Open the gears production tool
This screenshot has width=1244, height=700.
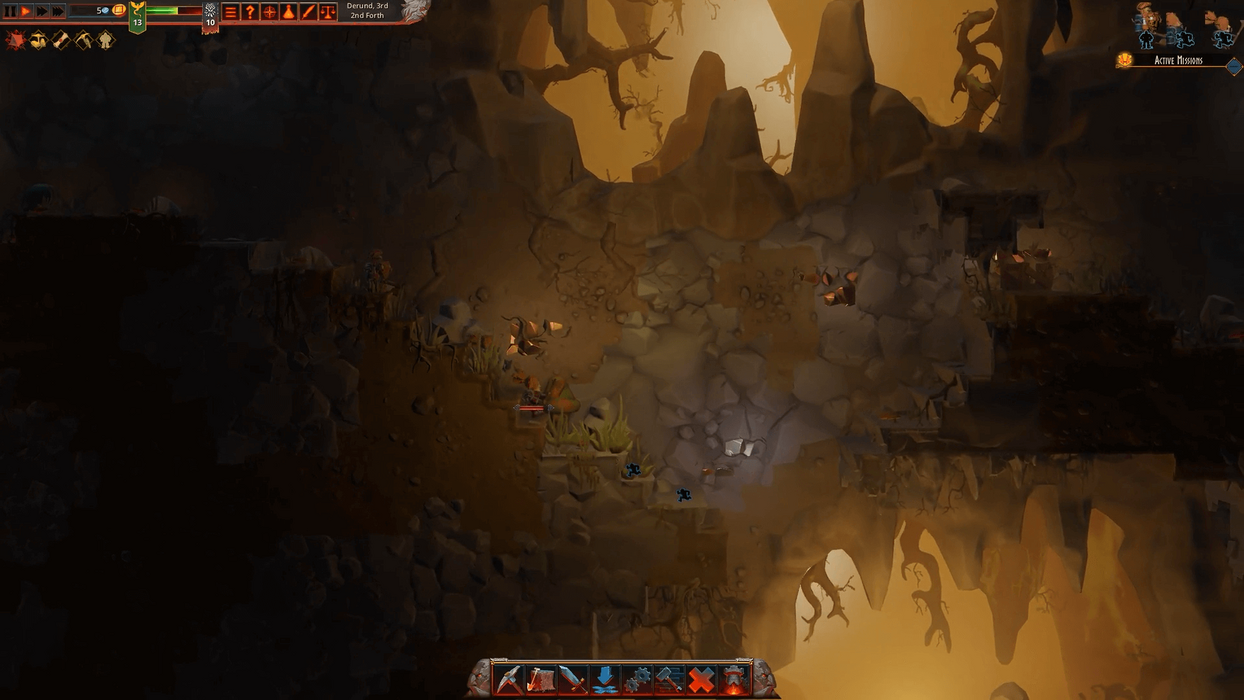[x=637, y=679]
